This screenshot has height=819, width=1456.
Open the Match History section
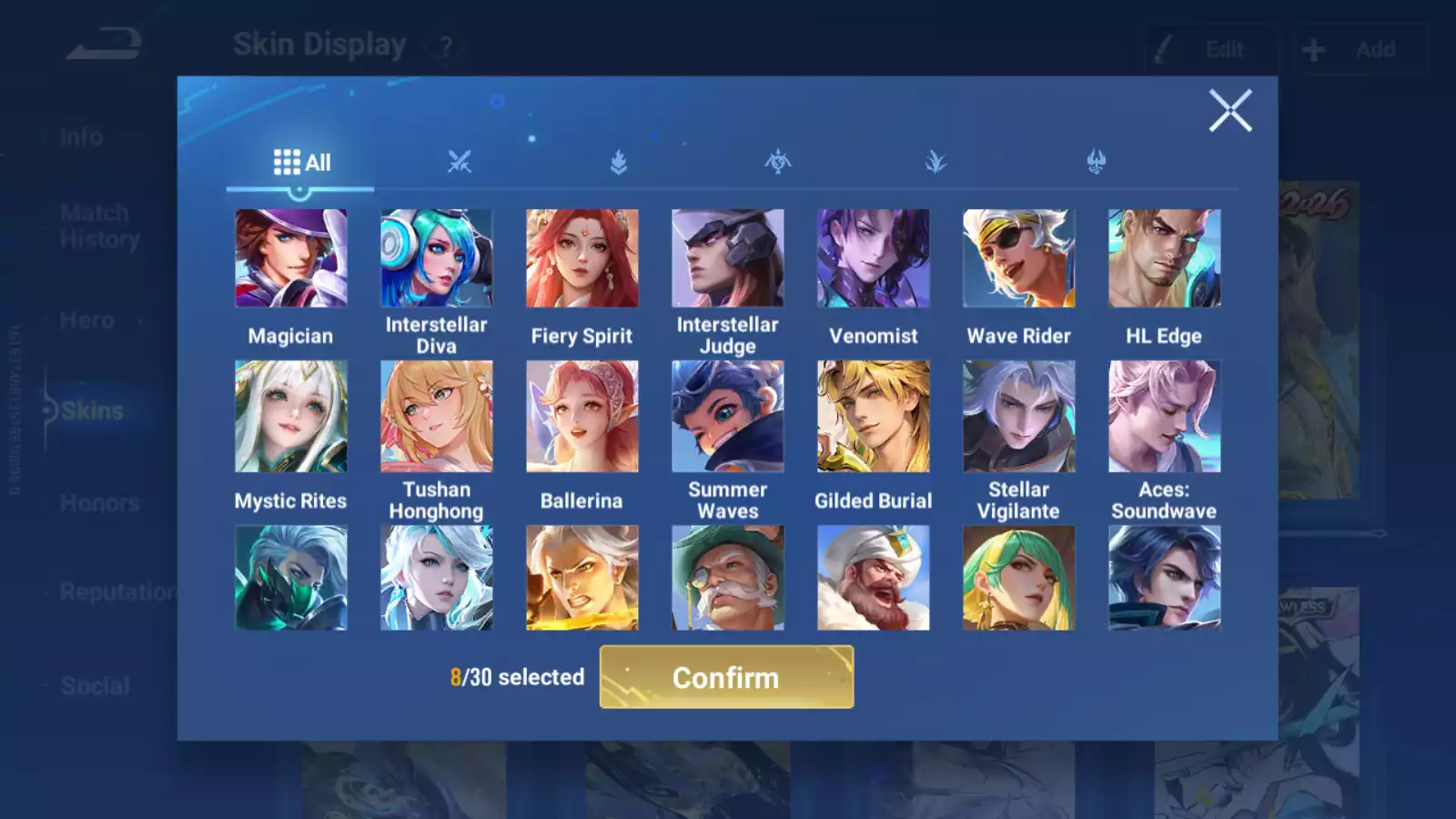95,226
